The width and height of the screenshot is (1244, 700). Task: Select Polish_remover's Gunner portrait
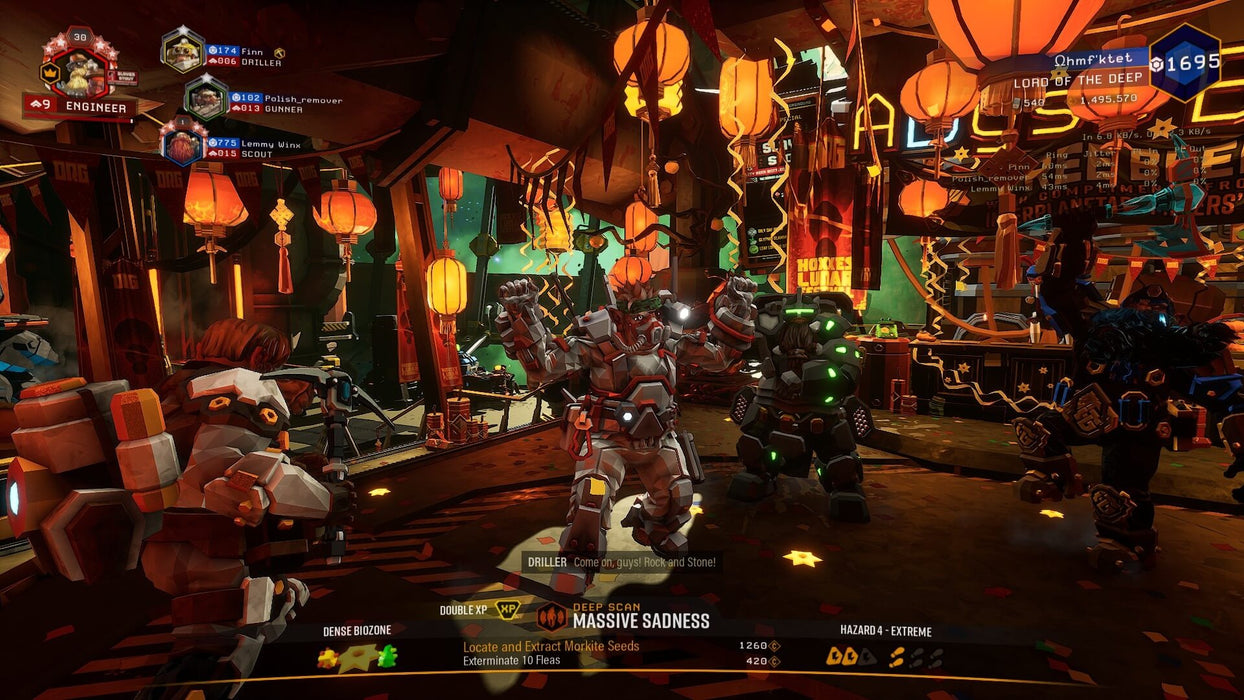pyautogui.click(x=206, y=98)
